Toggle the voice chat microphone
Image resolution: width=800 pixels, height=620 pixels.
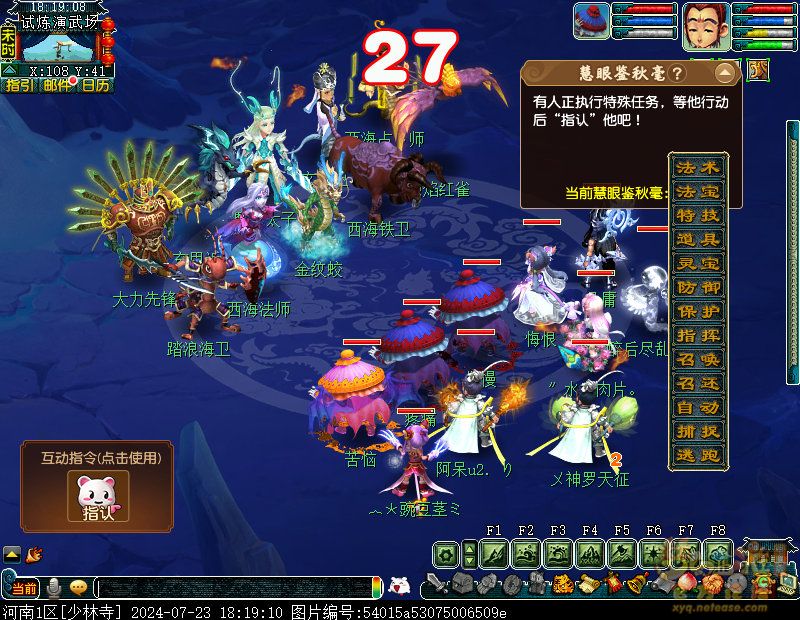pos(54,587)
